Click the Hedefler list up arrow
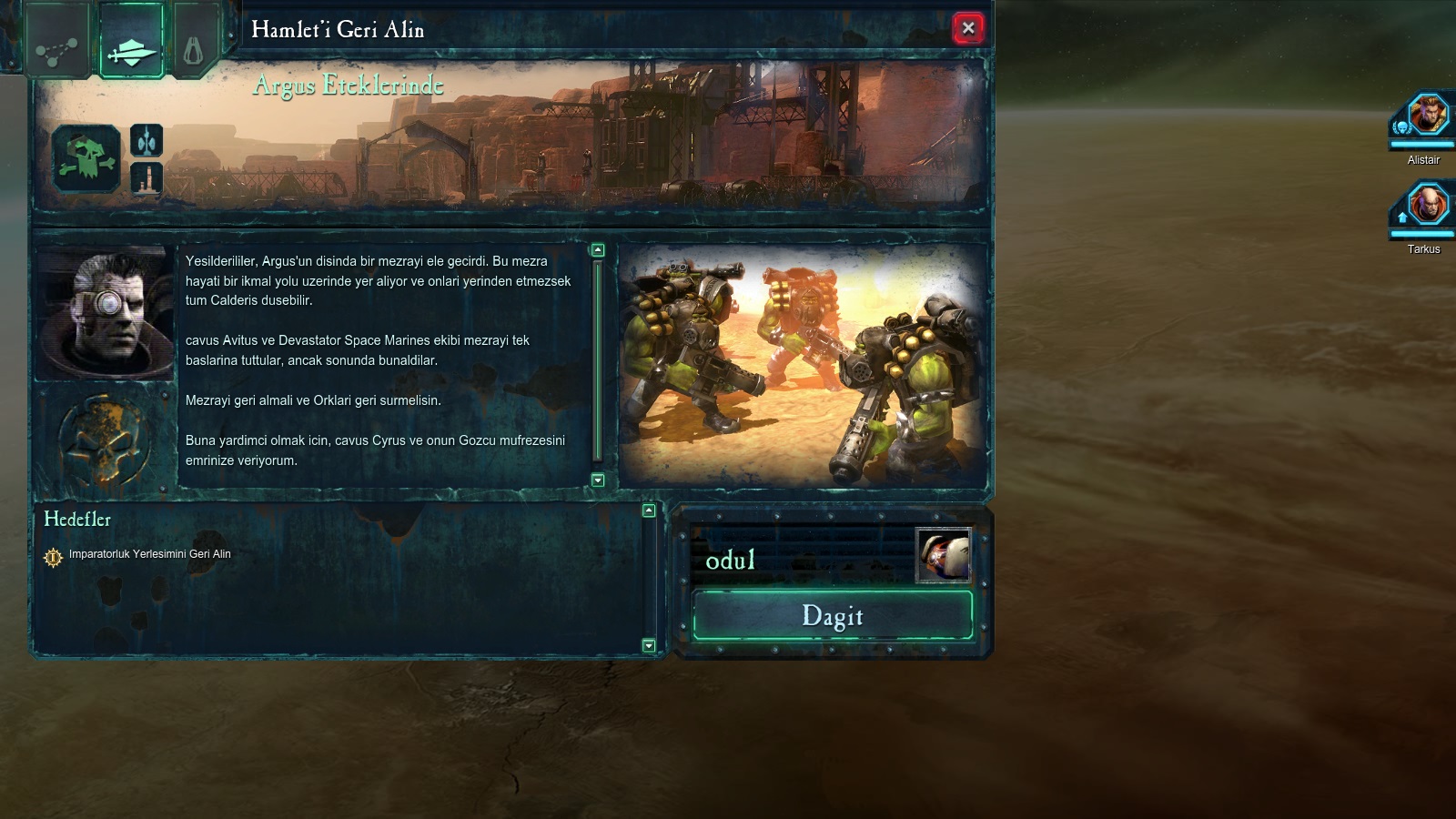The image size is (1456, 819). [649, 511]
